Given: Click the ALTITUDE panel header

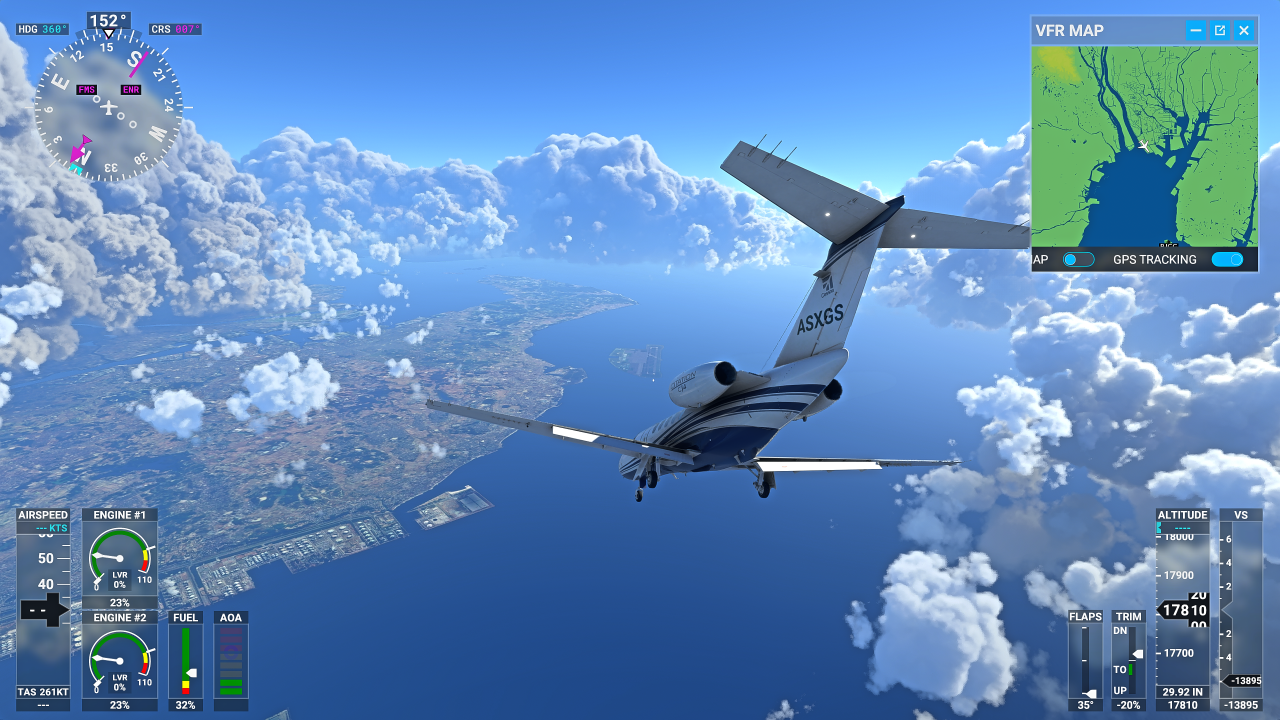Looking at the screenshot, I should point(1182,514).
